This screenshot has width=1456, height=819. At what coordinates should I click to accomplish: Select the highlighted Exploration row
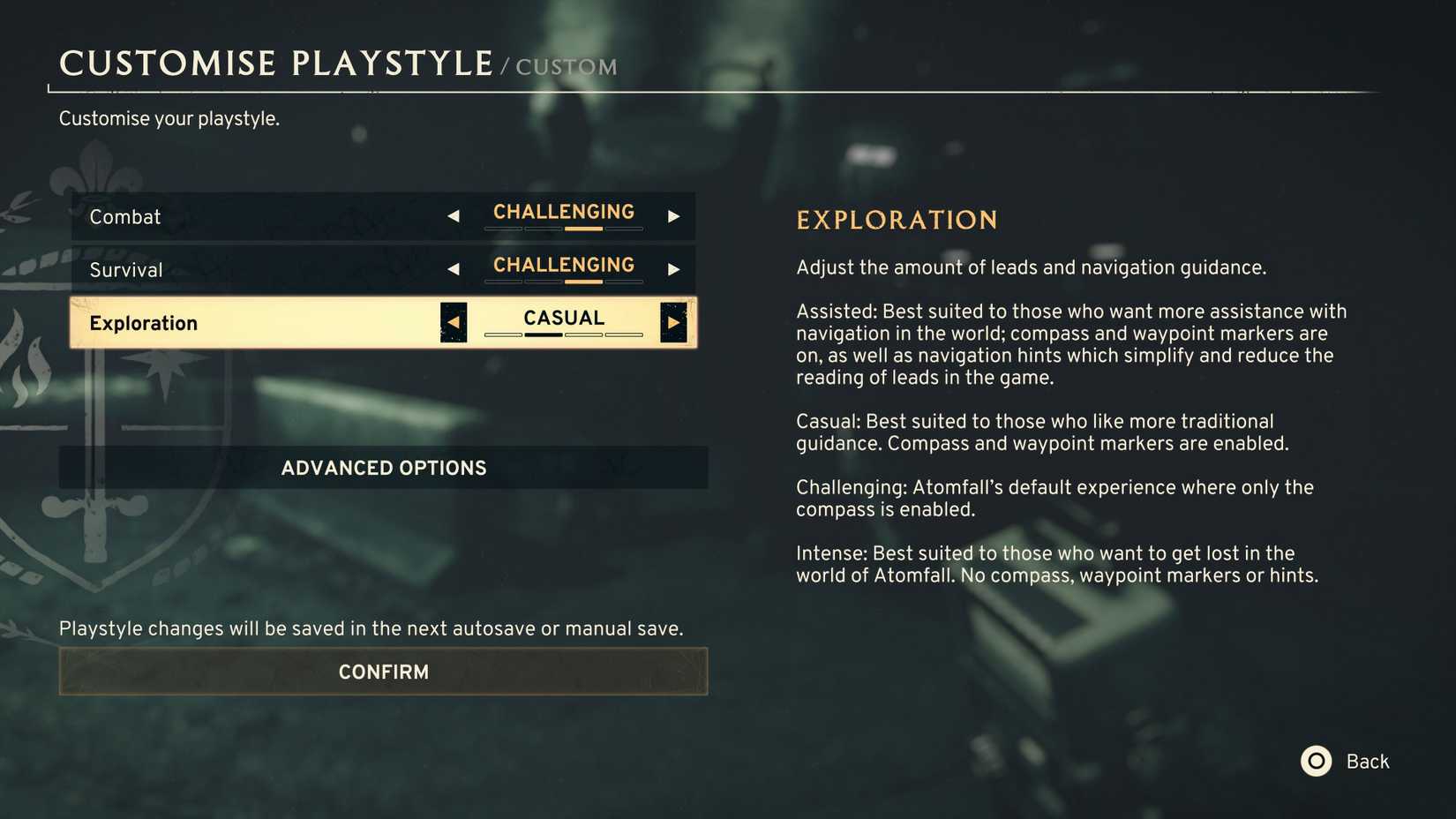pos(265,322)
